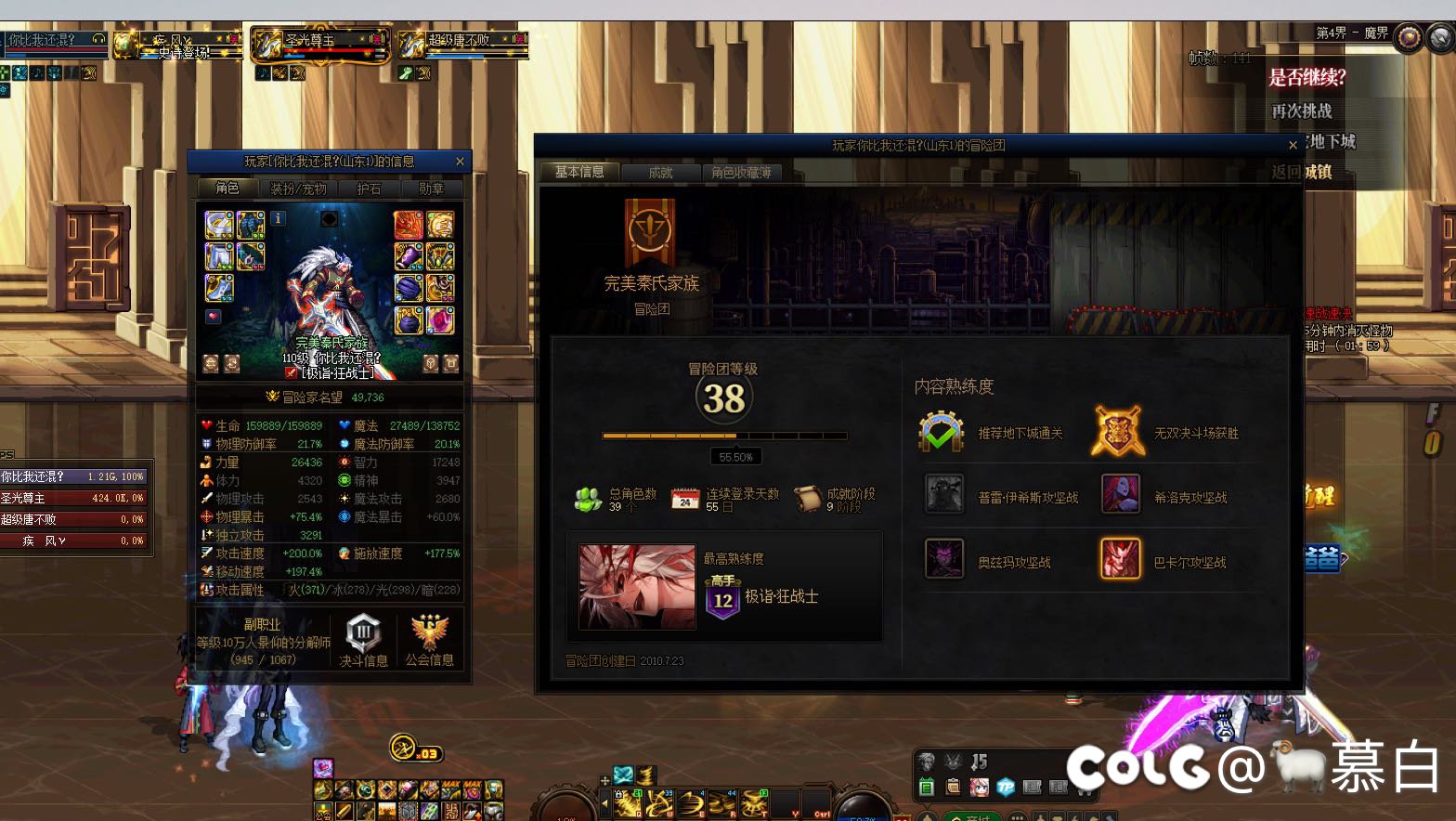Viewport: 1456px width, 821px height.
Task: Show the 勋章 tab
Action: click(431, 189)
